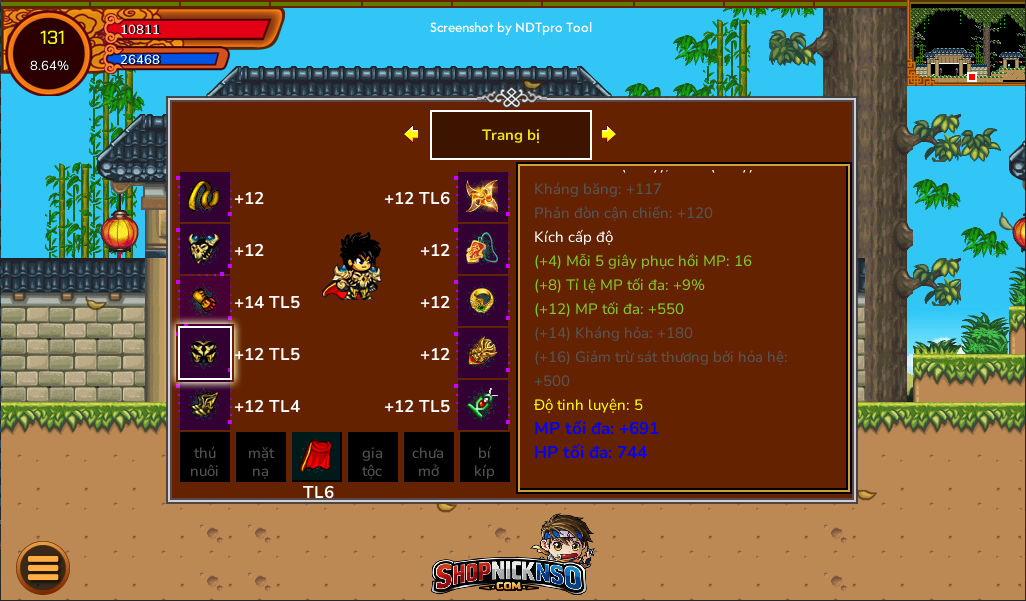Go to the previous tab with left arrow

(x=411, y=134)
